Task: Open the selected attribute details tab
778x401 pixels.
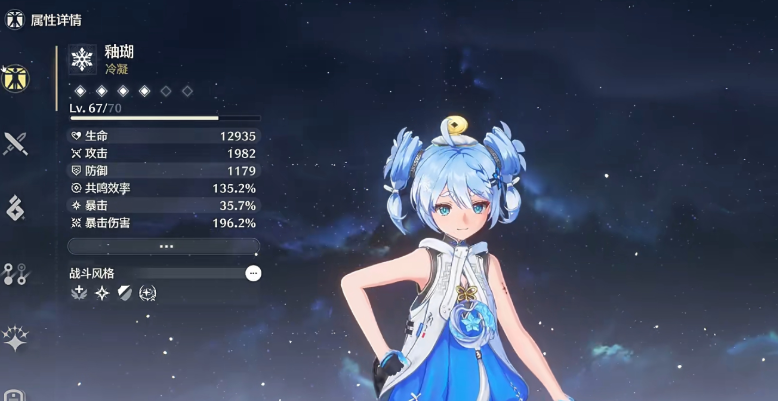Action: click(x=15, y=77)
